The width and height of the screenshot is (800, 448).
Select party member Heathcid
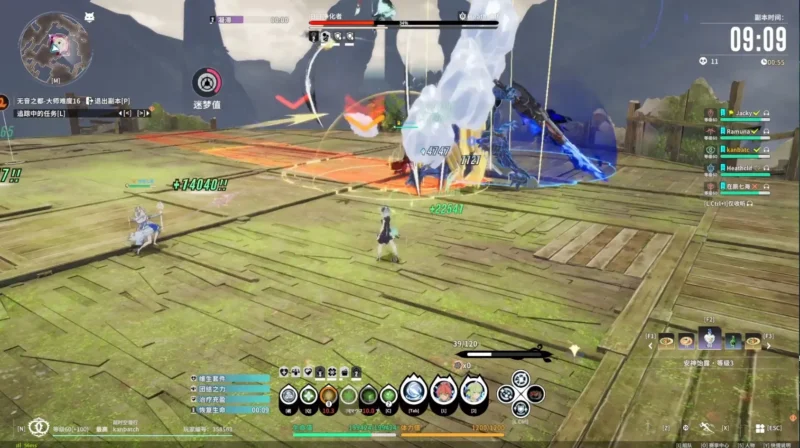pos(742,168)
